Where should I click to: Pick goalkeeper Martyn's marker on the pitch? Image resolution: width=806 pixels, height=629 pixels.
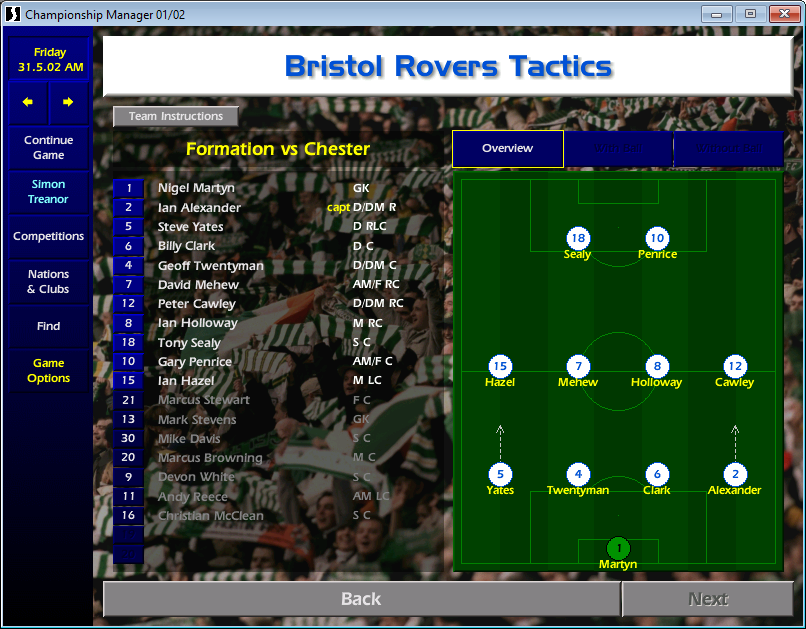point(618,548)
